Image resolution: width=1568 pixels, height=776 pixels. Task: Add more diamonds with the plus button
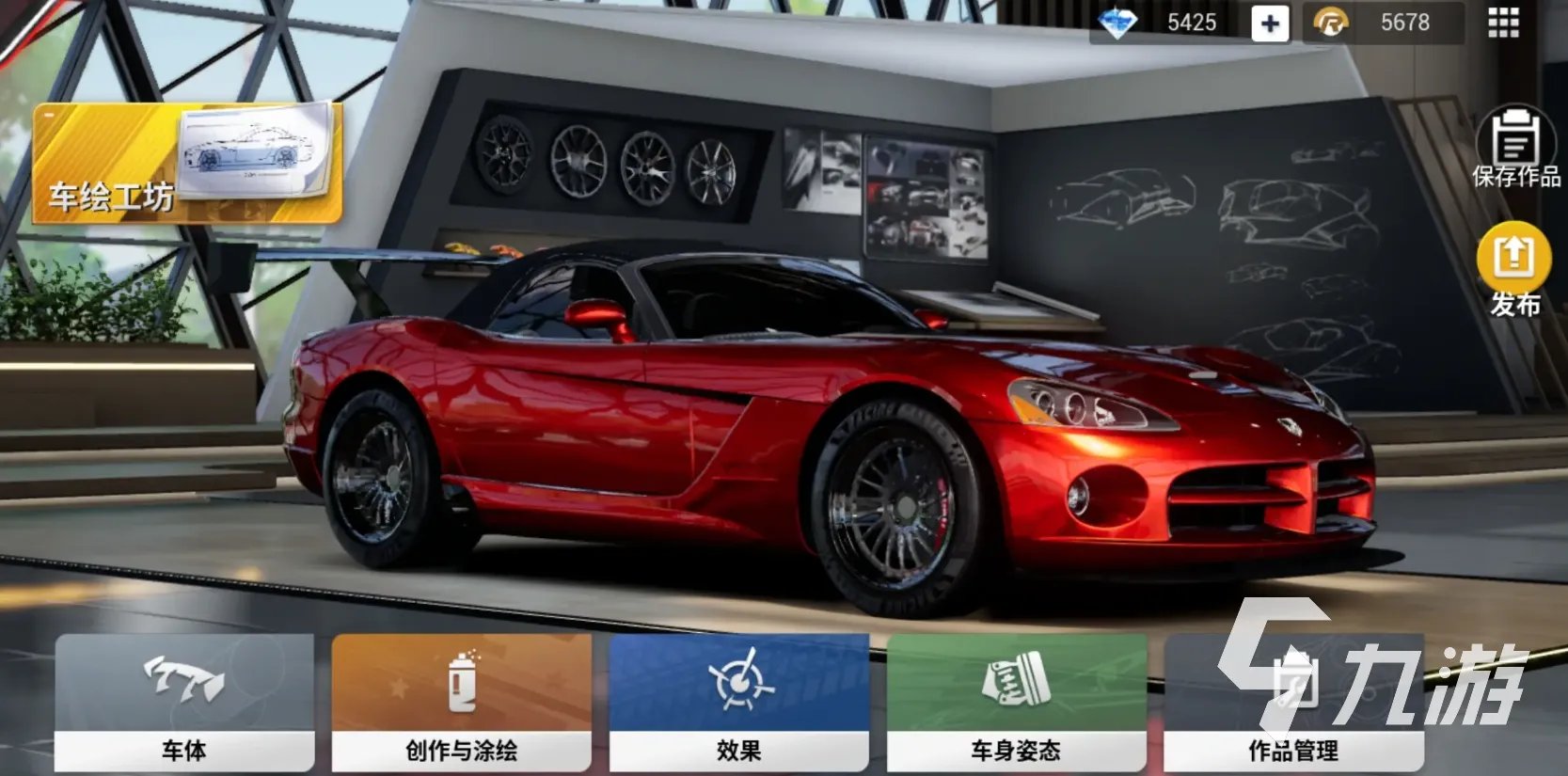1269,24
